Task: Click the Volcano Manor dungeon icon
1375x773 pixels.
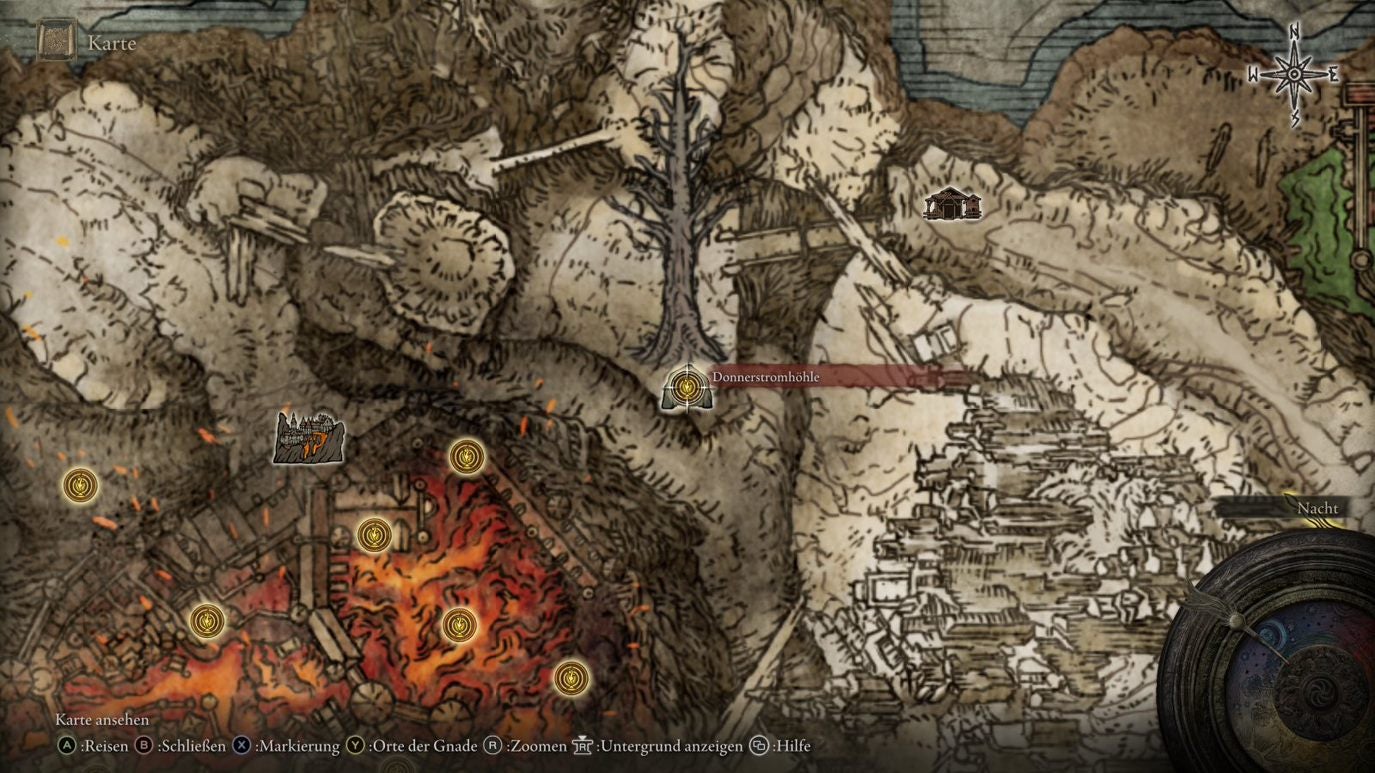Action: pyautogui.click(x=309, y=437)
